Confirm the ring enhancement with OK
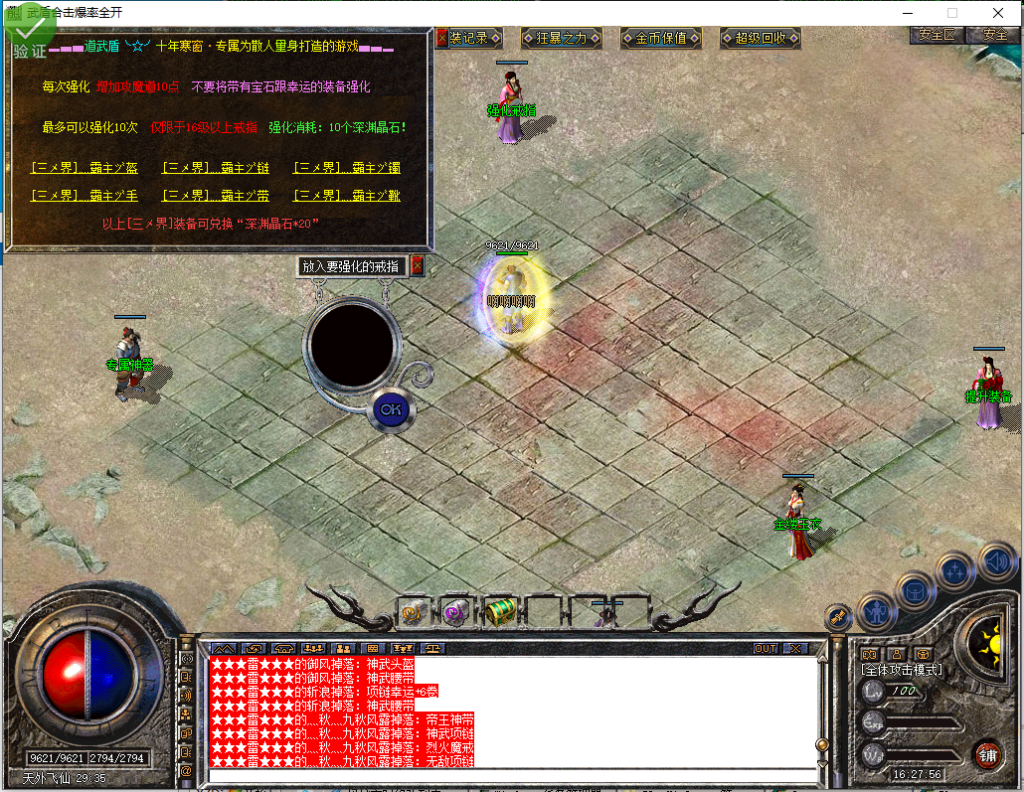 pyautogui.click(x=390, y=409)
